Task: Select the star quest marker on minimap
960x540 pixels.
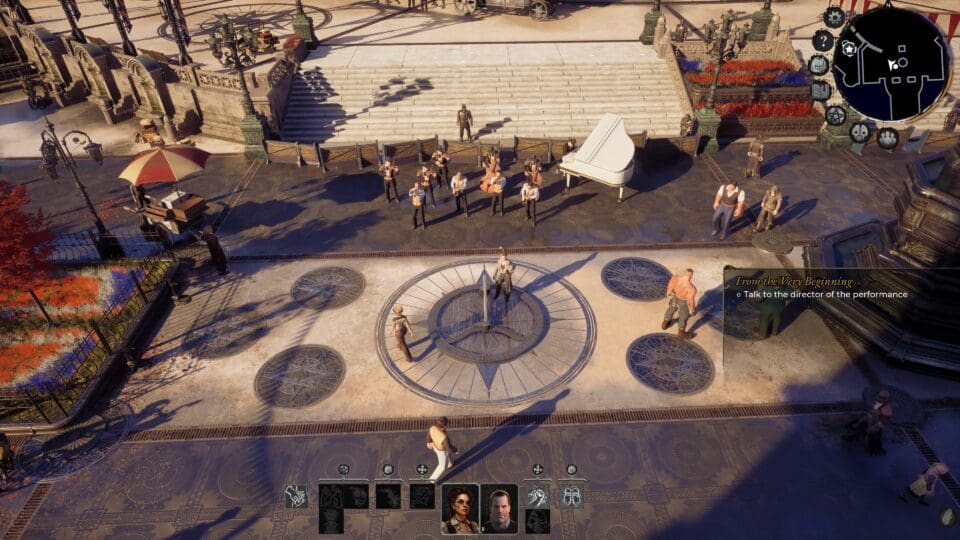Action: click(x=849, y=48)
